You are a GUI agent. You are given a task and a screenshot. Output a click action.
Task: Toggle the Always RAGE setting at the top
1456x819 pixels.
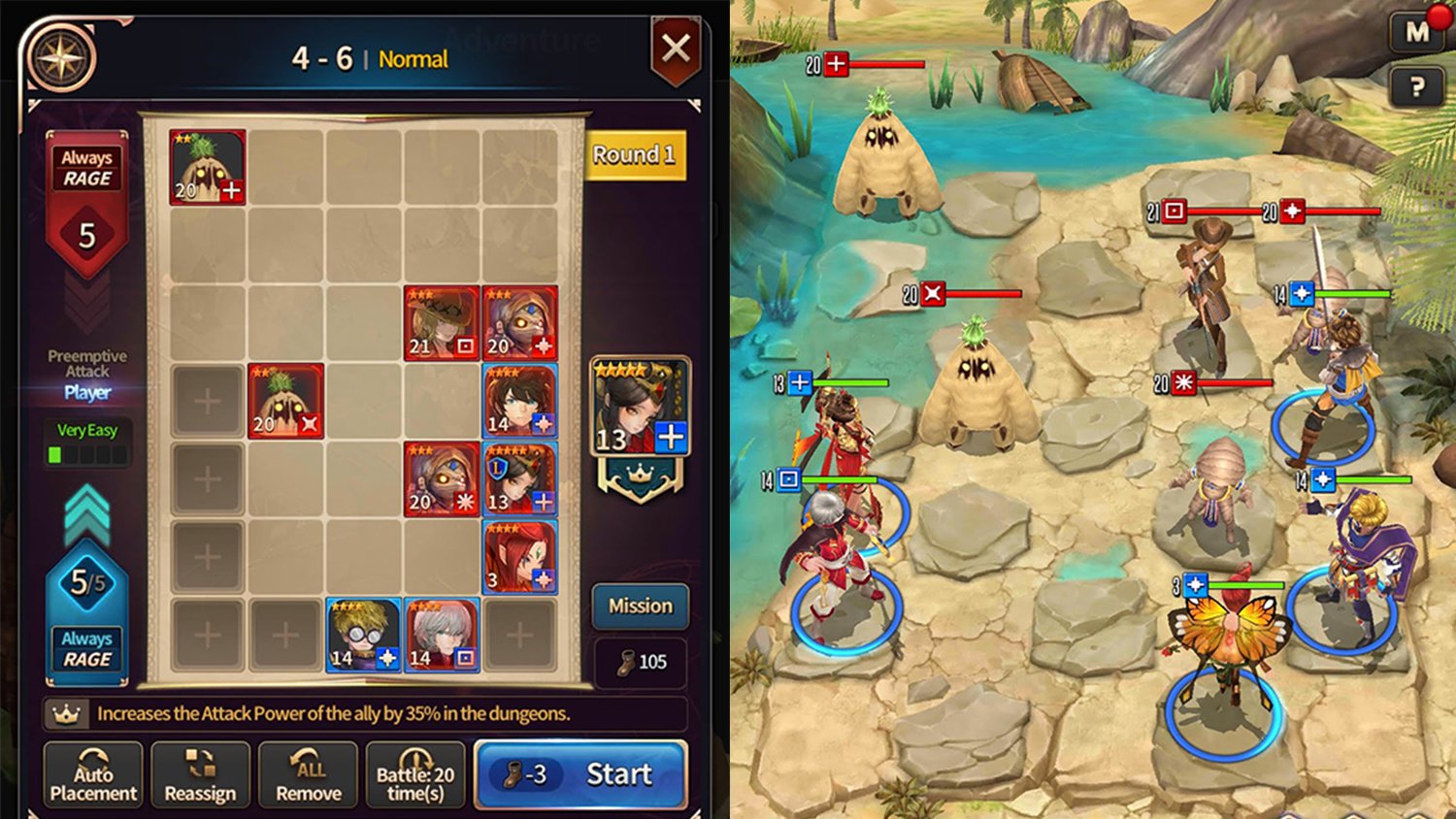click(x=86, y=165)
